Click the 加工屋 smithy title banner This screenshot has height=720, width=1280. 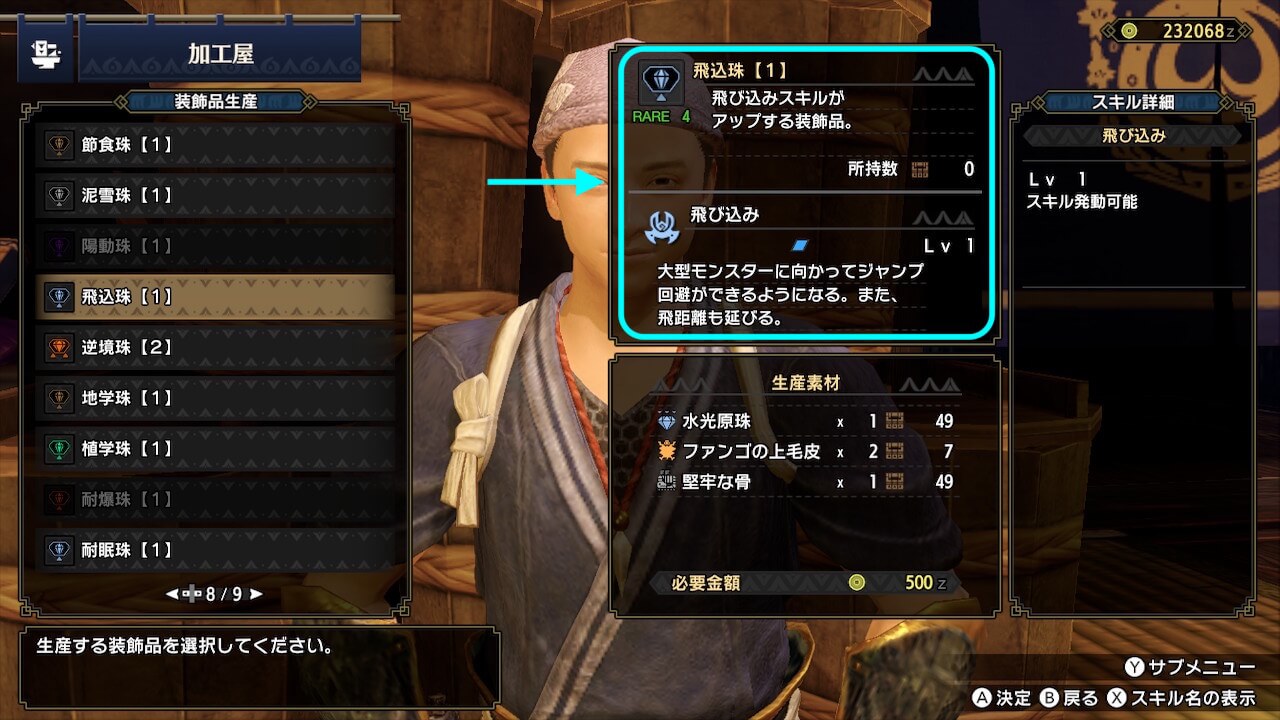click(220, 54)
